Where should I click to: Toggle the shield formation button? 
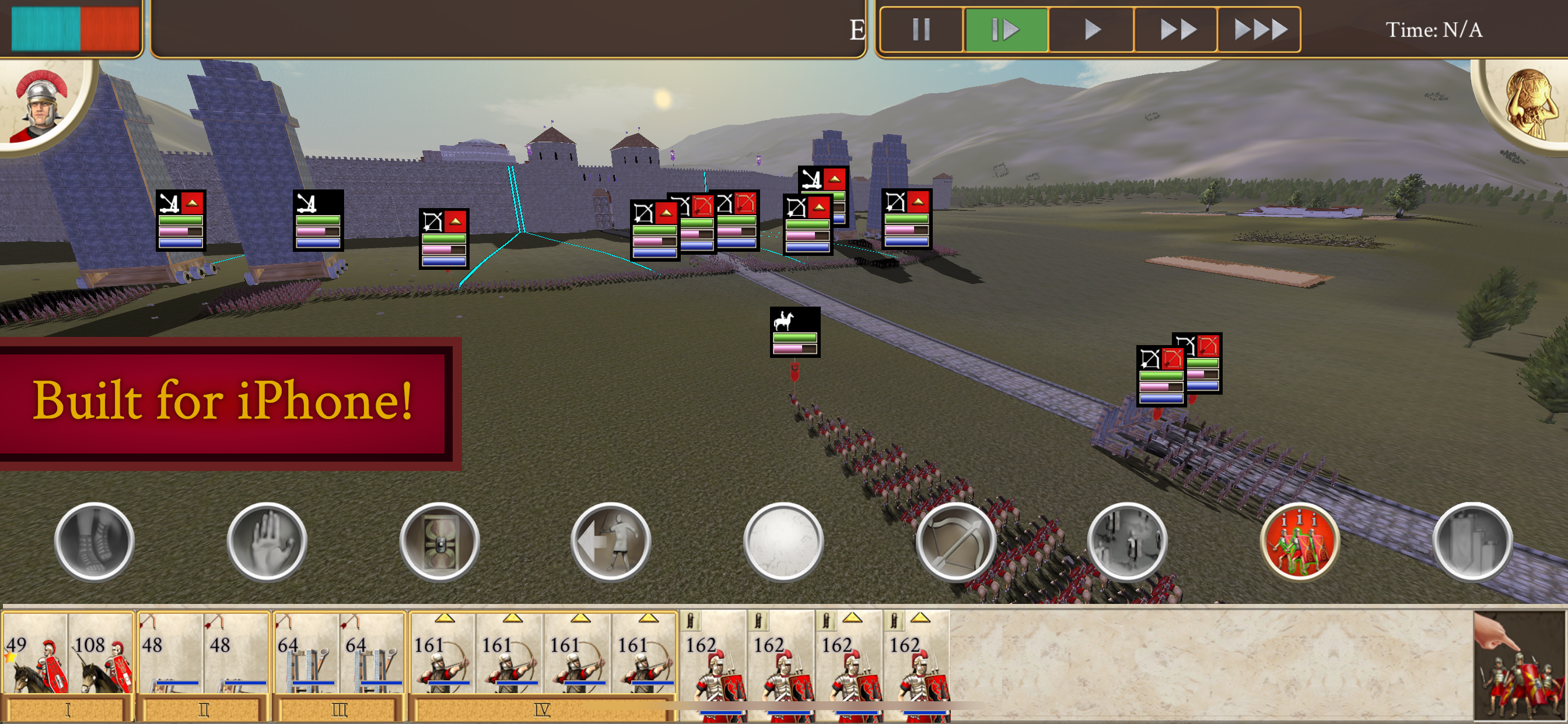[x=439, y=541]
